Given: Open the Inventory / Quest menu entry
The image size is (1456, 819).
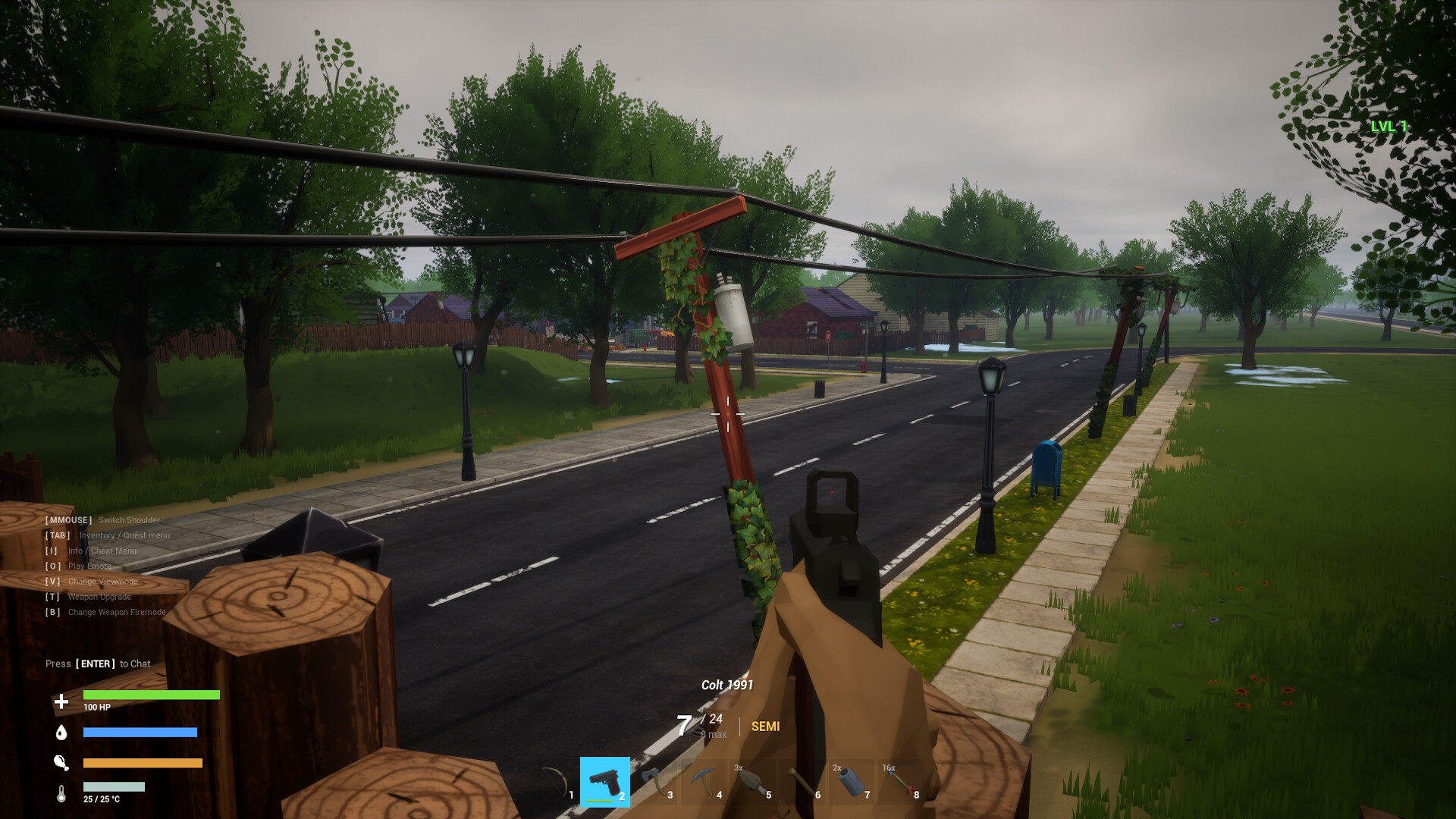Looking at the screenshot, I should [x=108, y=535].
